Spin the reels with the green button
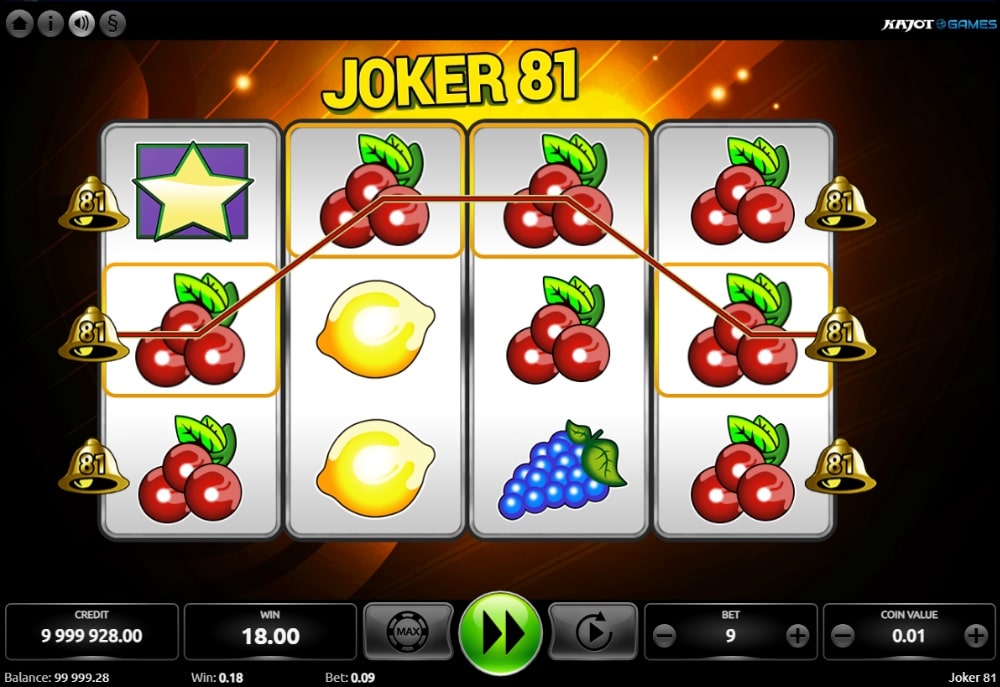The width and height of the screenshot is (1000, 687). [x=500, y=633]
